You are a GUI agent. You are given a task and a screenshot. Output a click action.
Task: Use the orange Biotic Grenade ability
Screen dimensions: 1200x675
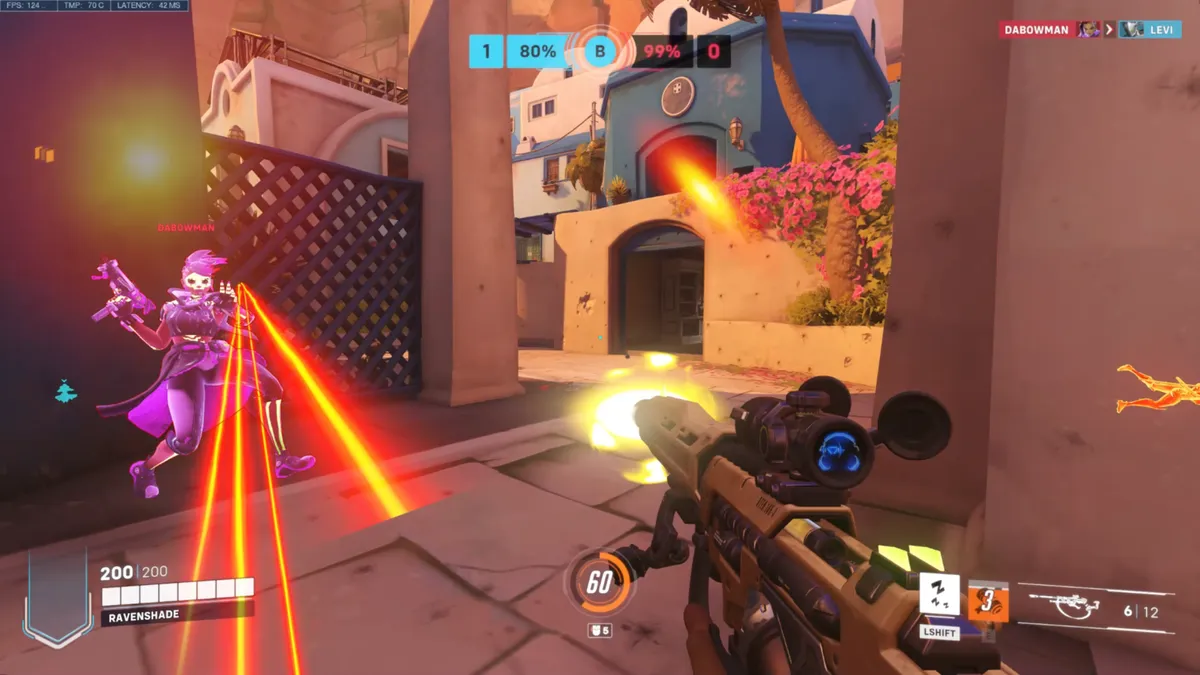pyautogui.click(x=988, y=602)
